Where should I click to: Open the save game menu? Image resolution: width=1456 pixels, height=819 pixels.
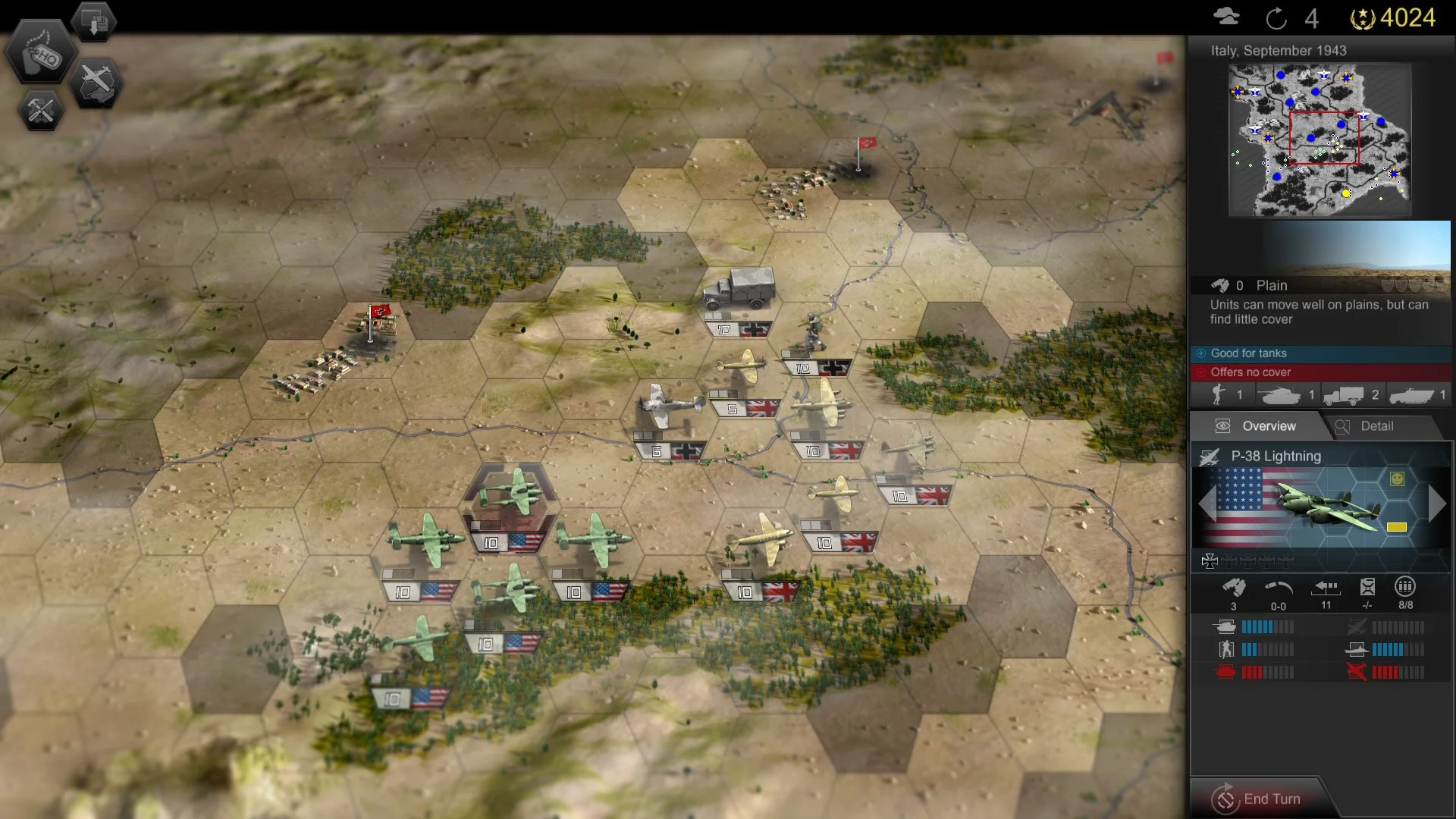(x=93, y=20)
